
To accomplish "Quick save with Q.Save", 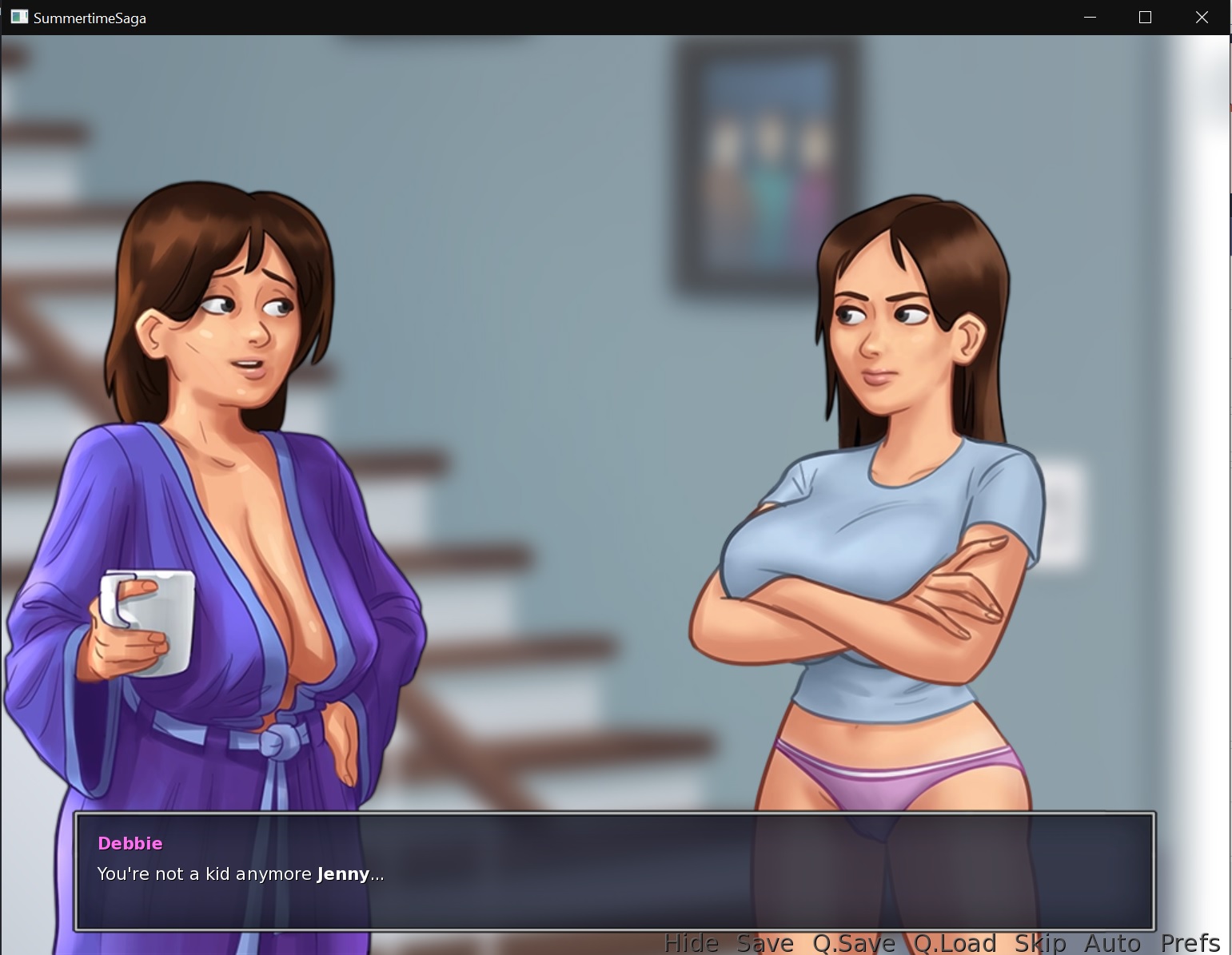I will (853, 943).
